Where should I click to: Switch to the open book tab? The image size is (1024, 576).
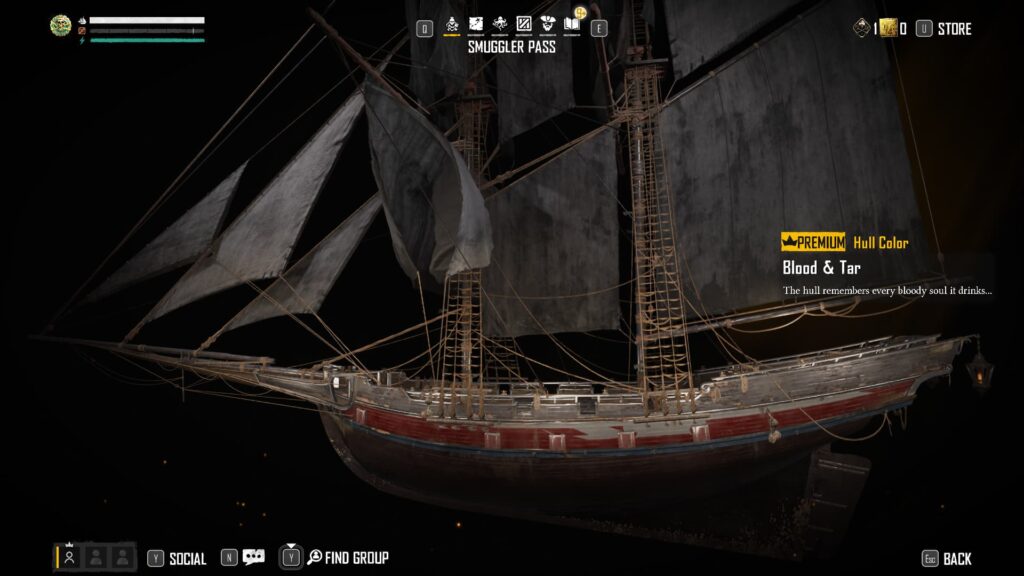[572, 24]
